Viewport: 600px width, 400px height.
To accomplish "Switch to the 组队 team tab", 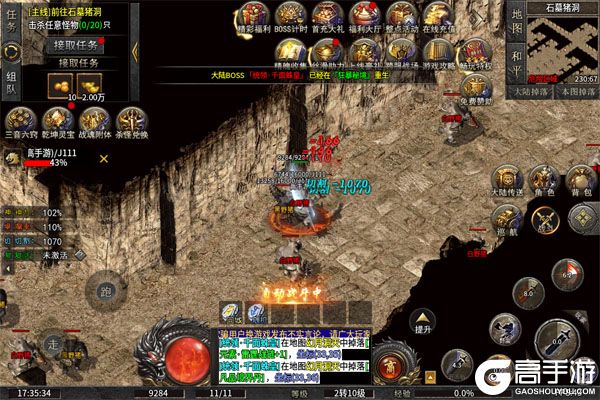I will pyautogui.click(x=11, y=81).
